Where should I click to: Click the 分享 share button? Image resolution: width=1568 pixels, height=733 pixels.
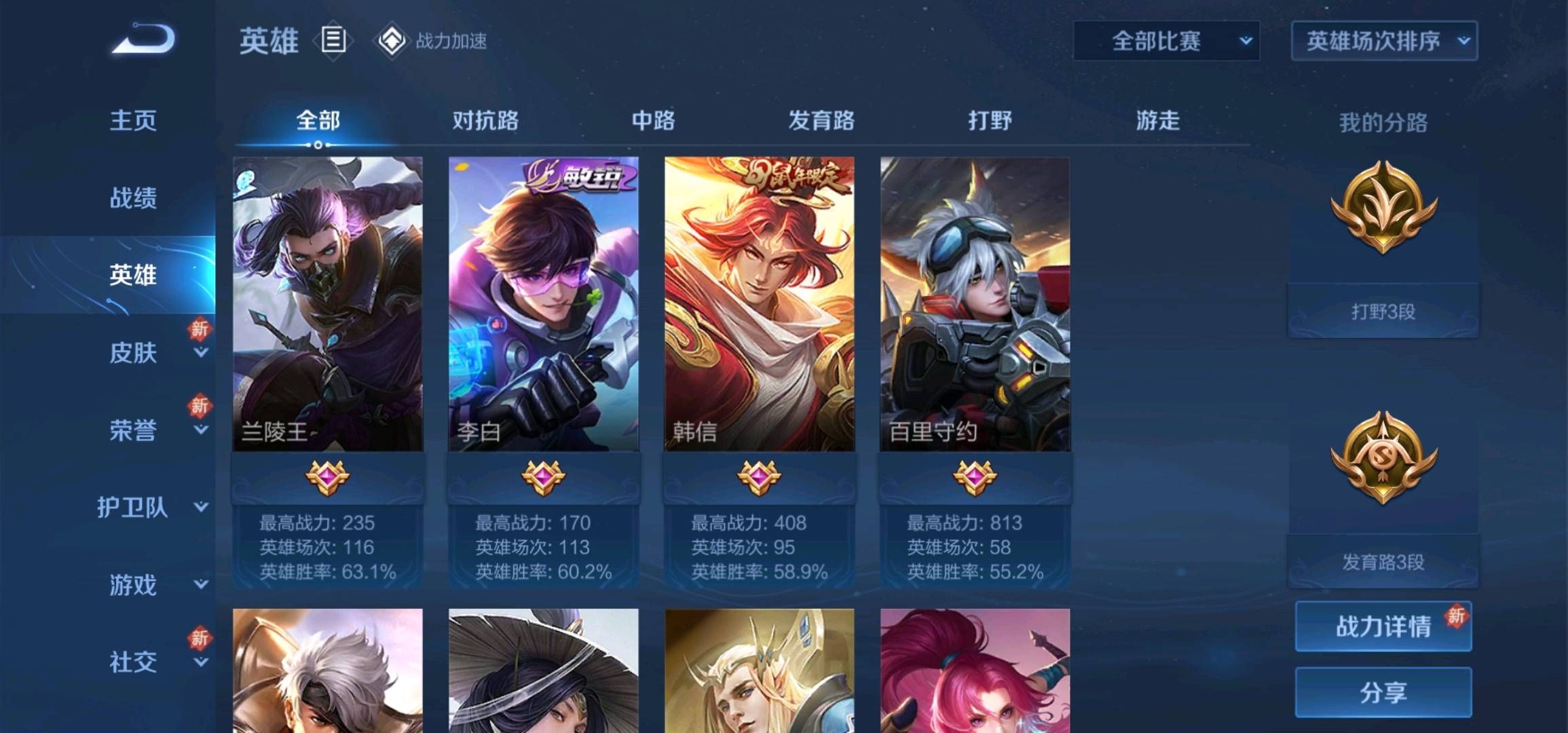[1382, 690]
